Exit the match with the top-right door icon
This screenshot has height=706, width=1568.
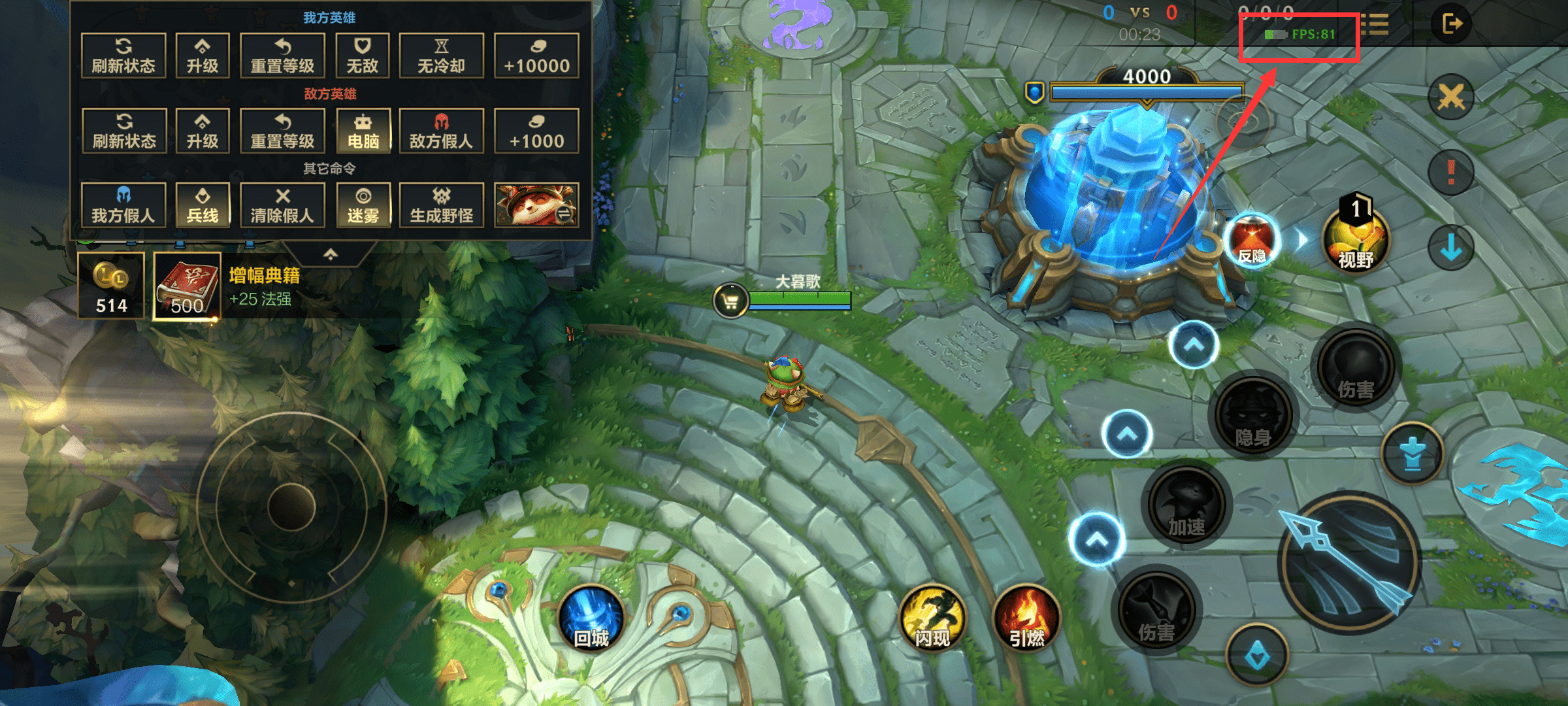pos(1452,24)
